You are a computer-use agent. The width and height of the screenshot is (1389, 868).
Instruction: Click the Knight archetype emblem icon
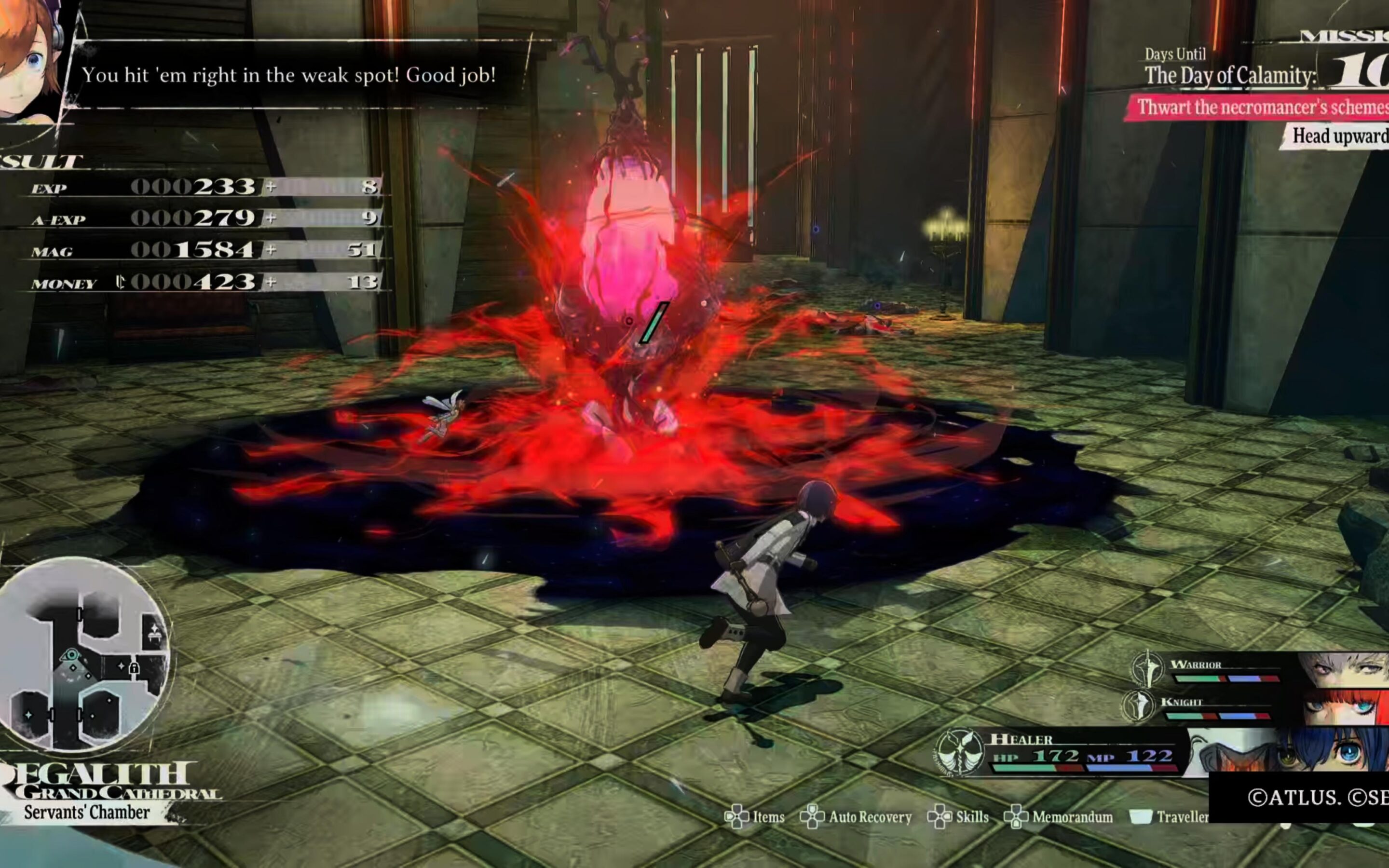coord(1139,705)
